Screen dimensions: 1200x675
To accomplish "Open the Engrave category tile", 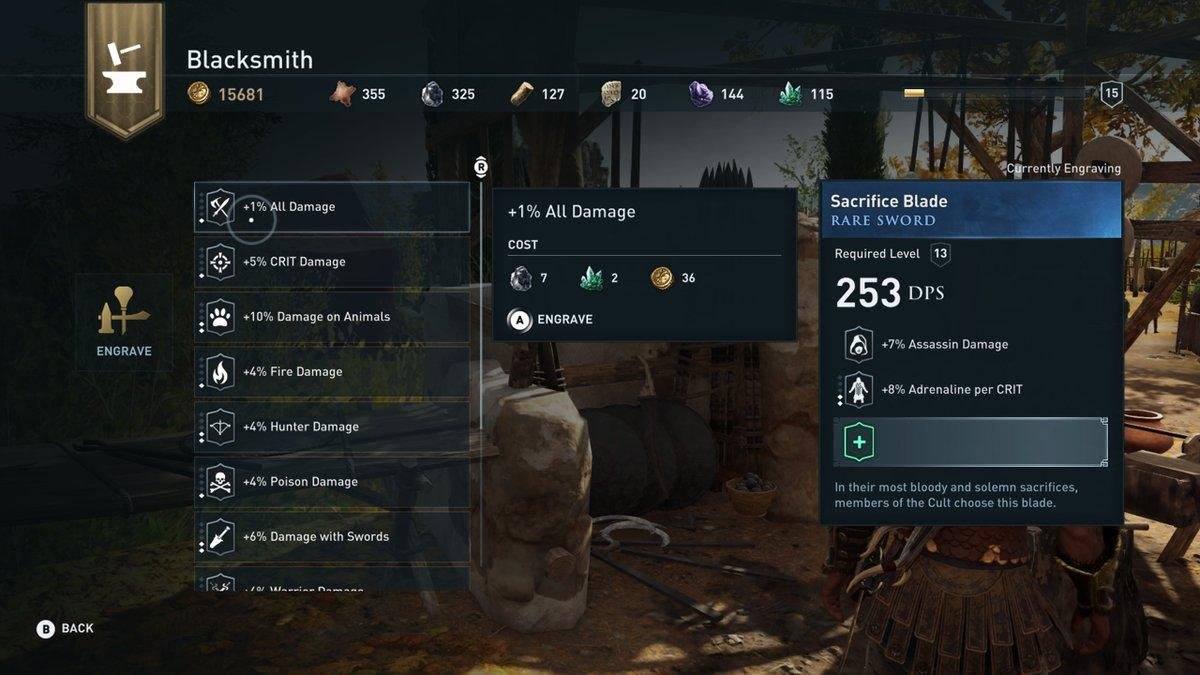I will [x=124, y=323].
